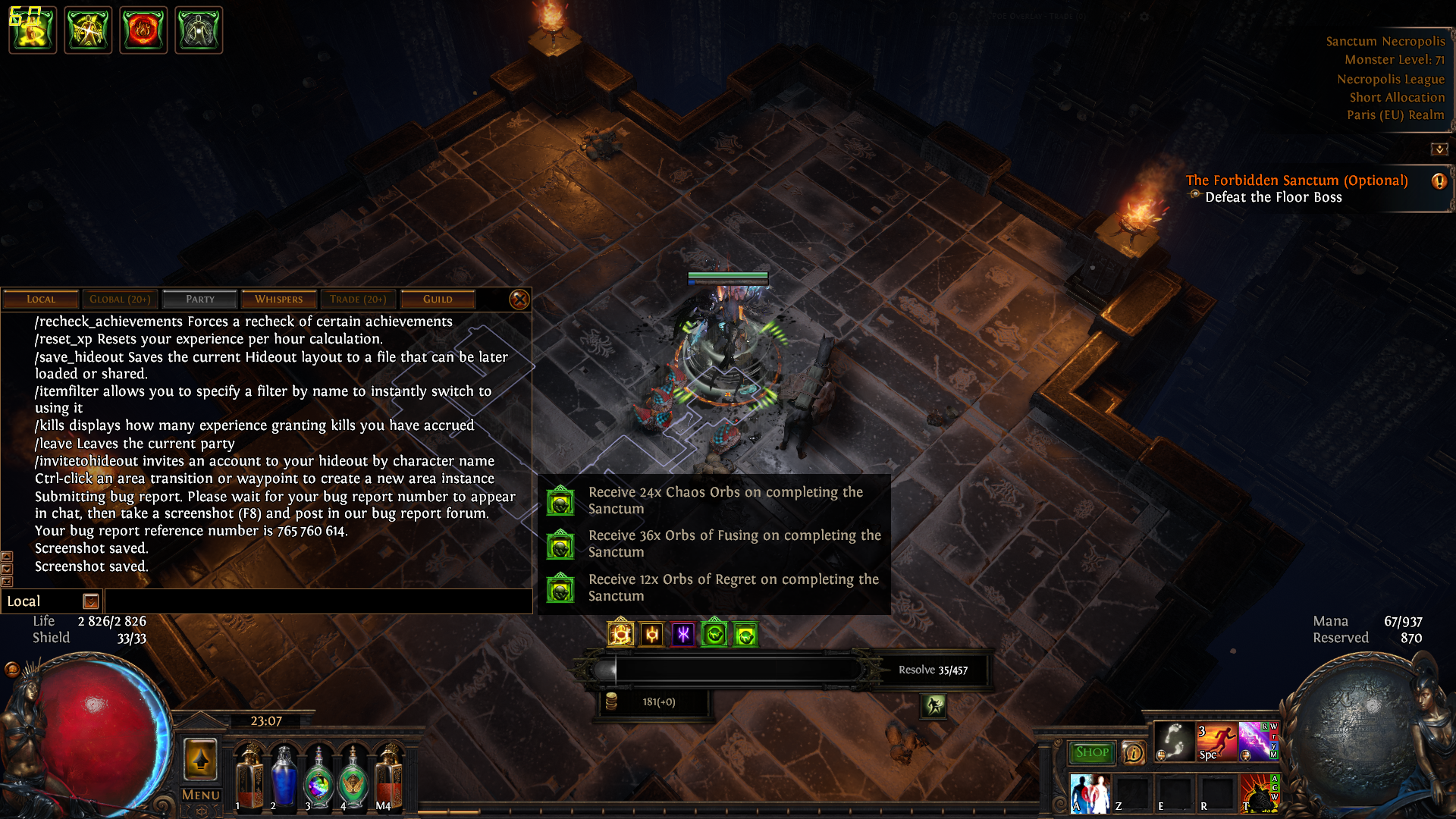
Task: Use the golden winged flask
Action: (353, 781)
